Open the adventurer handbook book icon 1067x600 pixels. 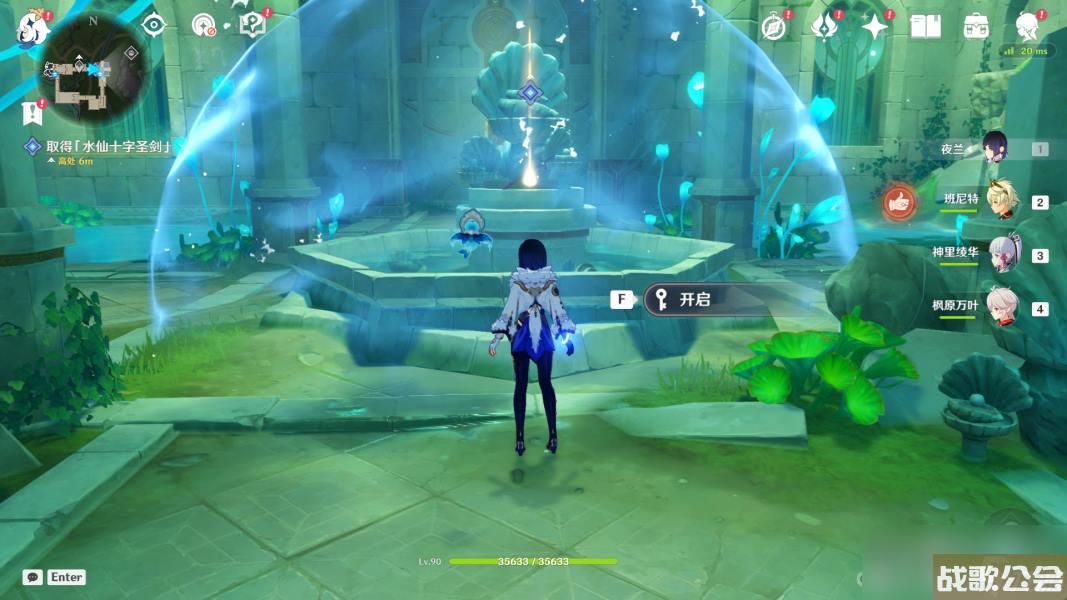pyautogui.click(x=926, y=27)
